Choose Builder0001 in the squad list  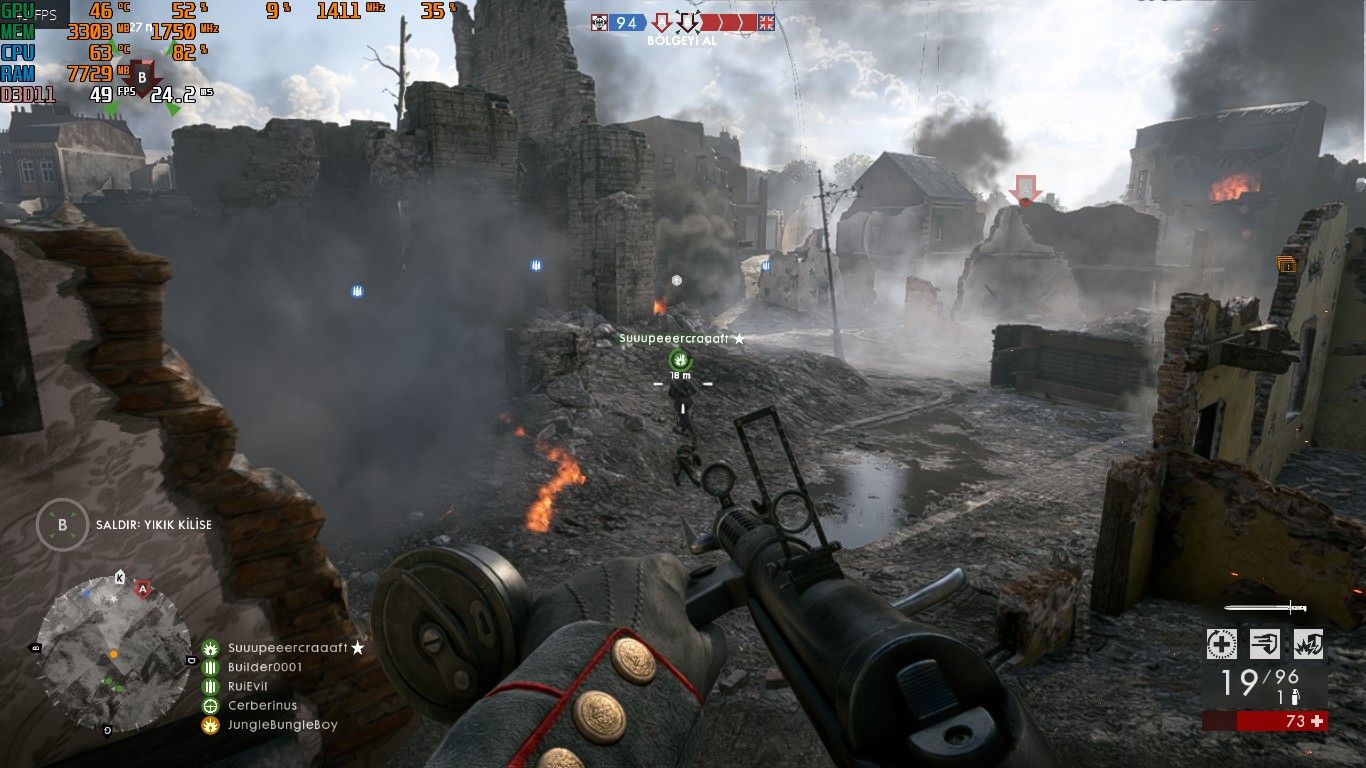(264, 667)
